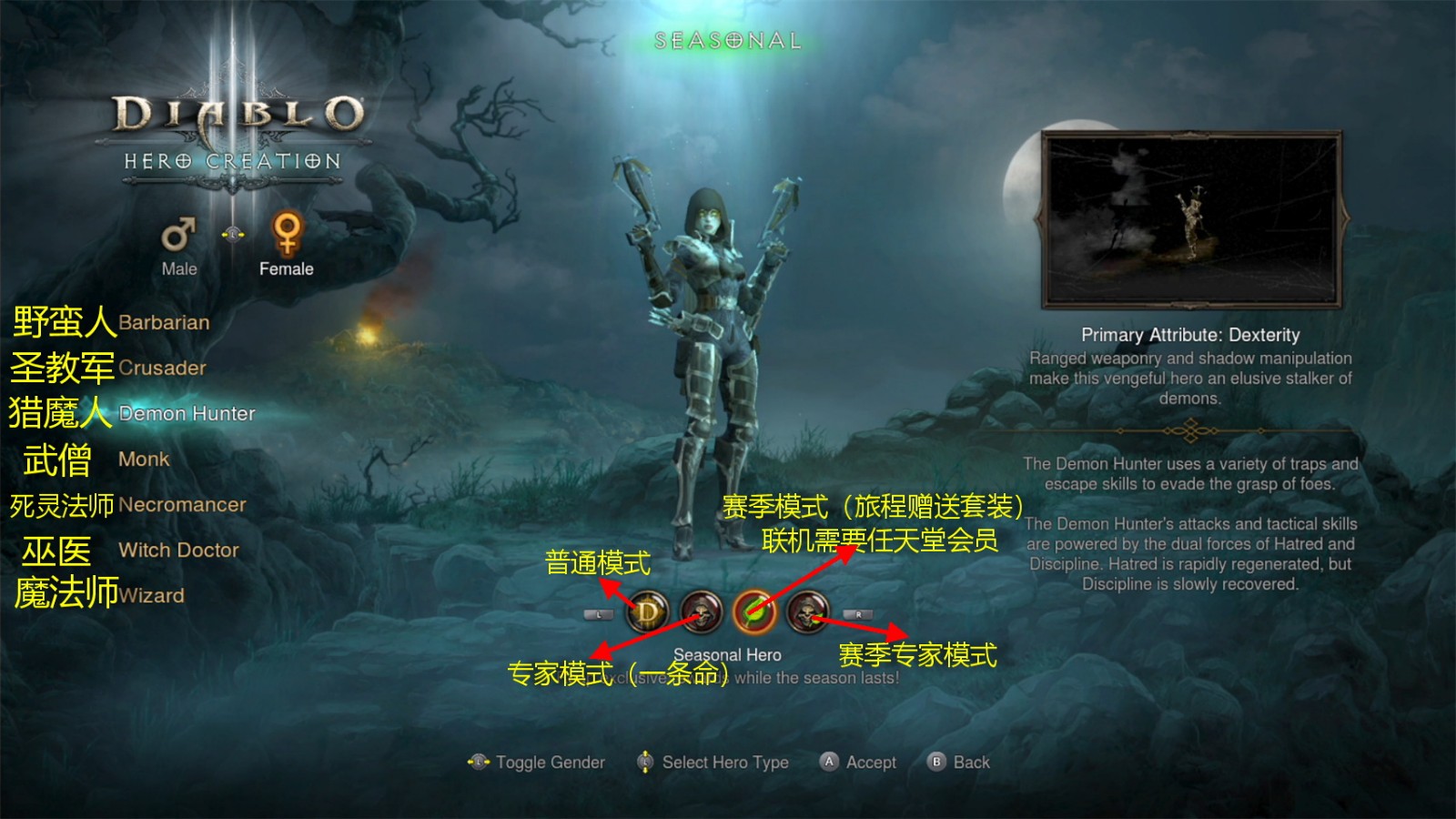Click the highlighted Demon Hunter entry
The height and width of the screenshot is (819, 1456).
pos(188,413)
